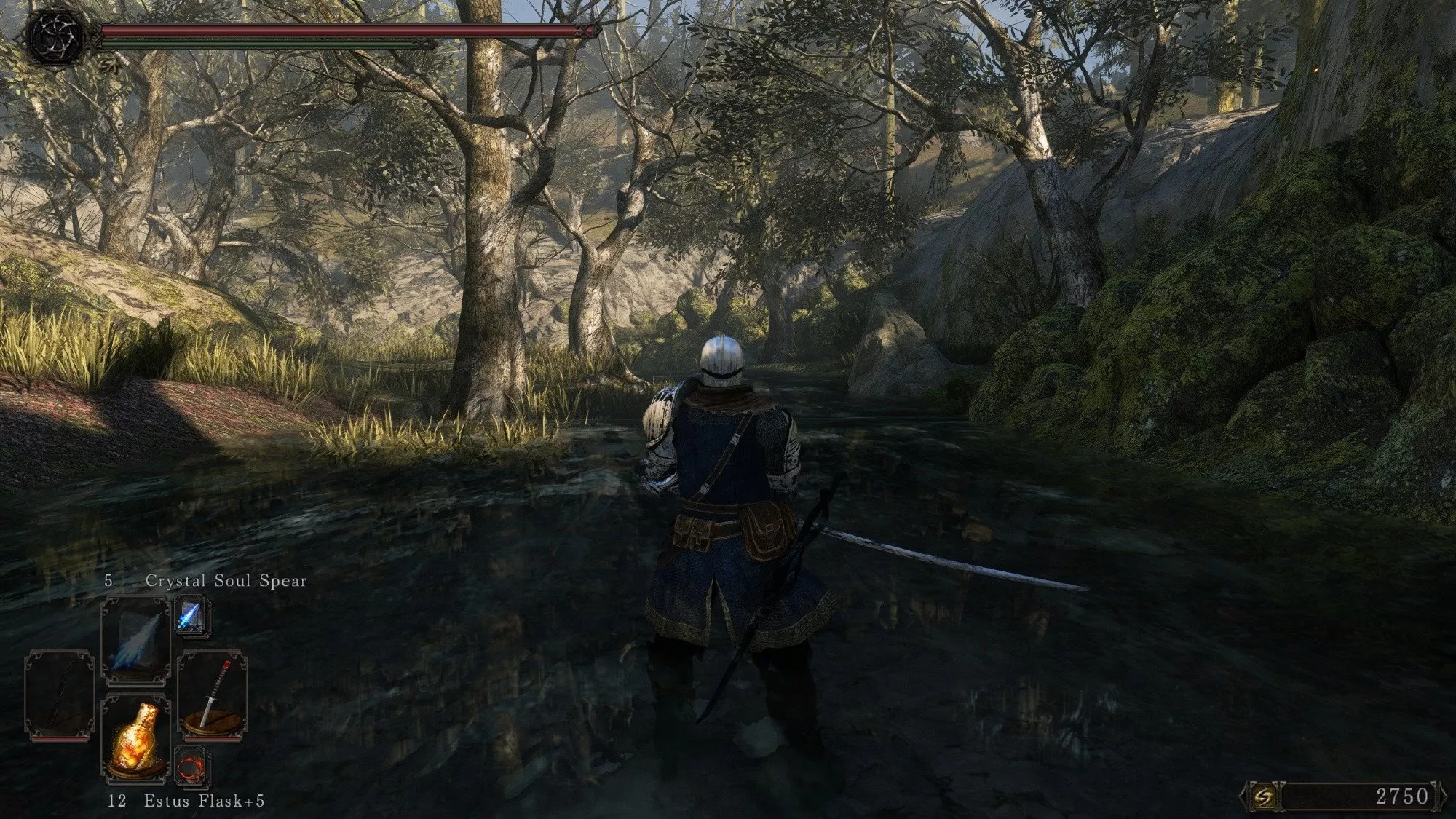
Task: Select the black bow left-hand slot
Action: 59,697
